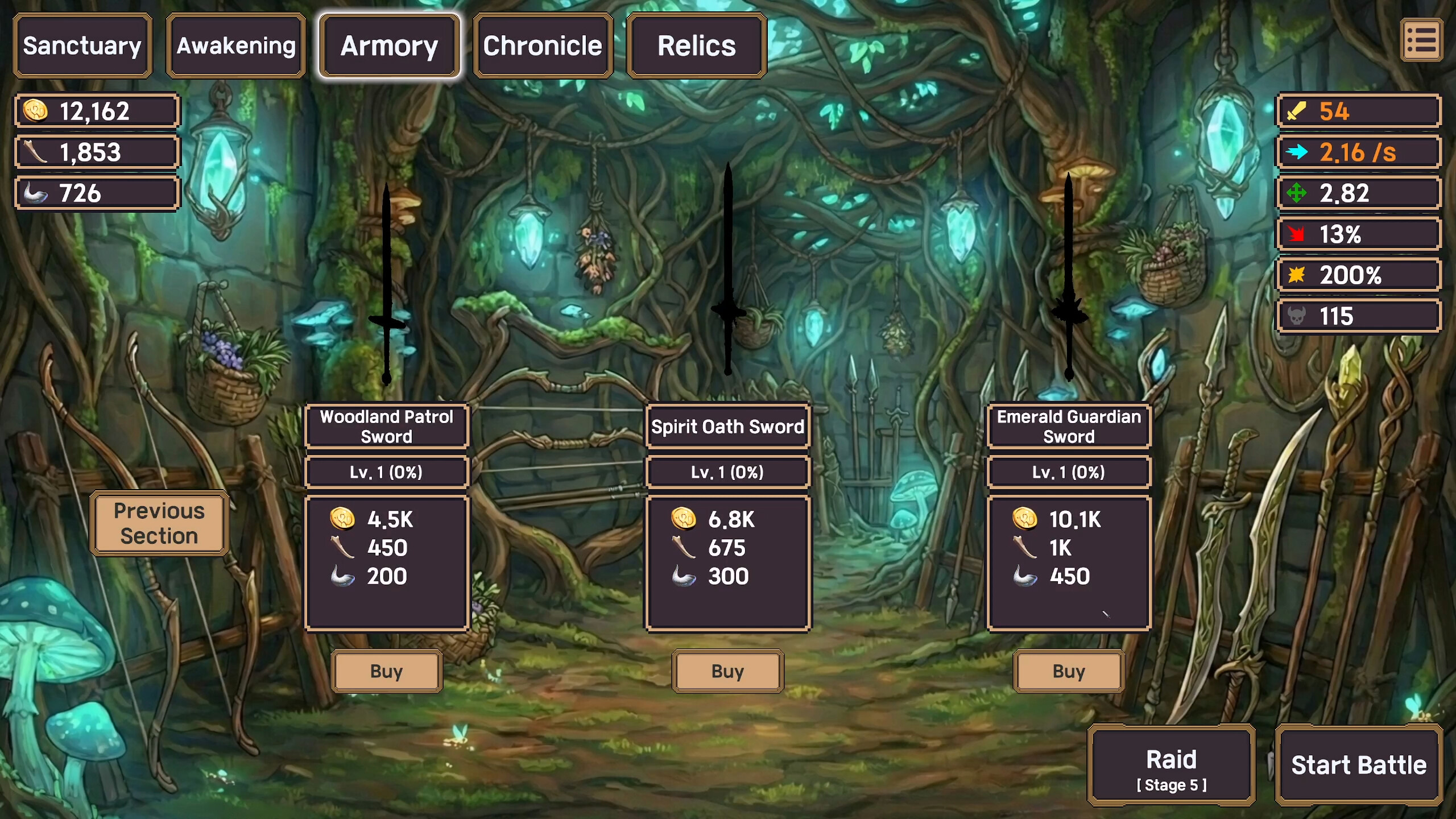Click the green movement speed stat icon
The height and width of the screenshot is (819, 1456).
(x=1358, y=193)
